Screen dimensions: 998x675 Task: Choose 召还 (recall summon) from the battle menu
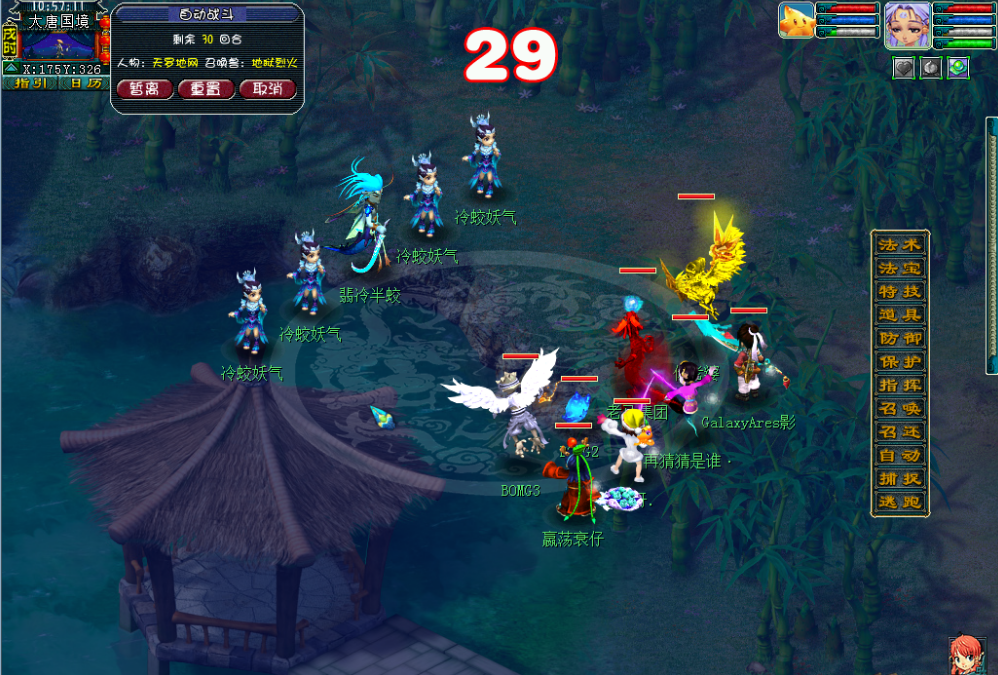pos(901,432)
